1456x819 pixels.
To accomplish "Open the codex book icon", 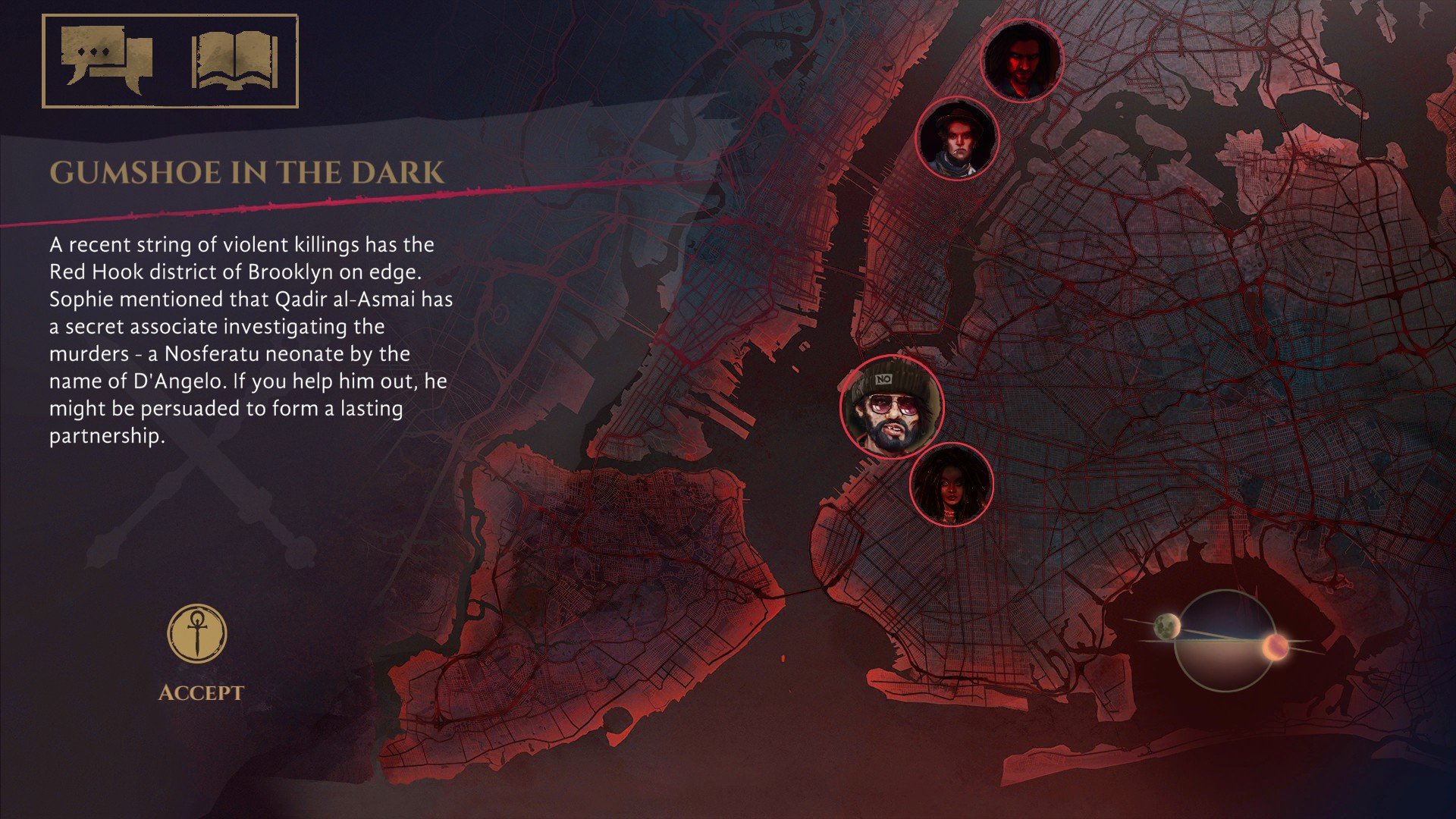I will (234, 61).
